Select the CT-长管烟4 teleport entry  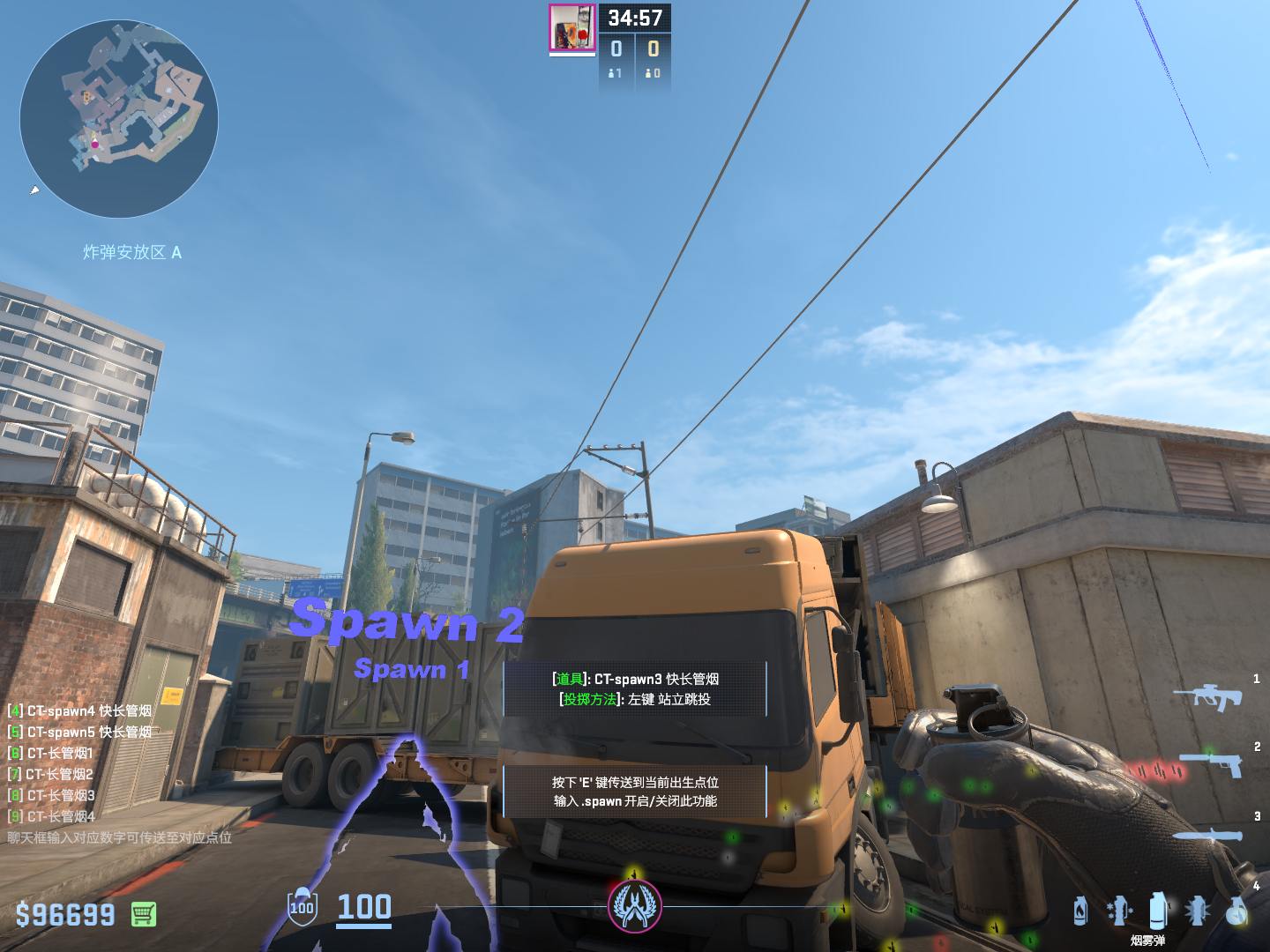click(51, 816)
